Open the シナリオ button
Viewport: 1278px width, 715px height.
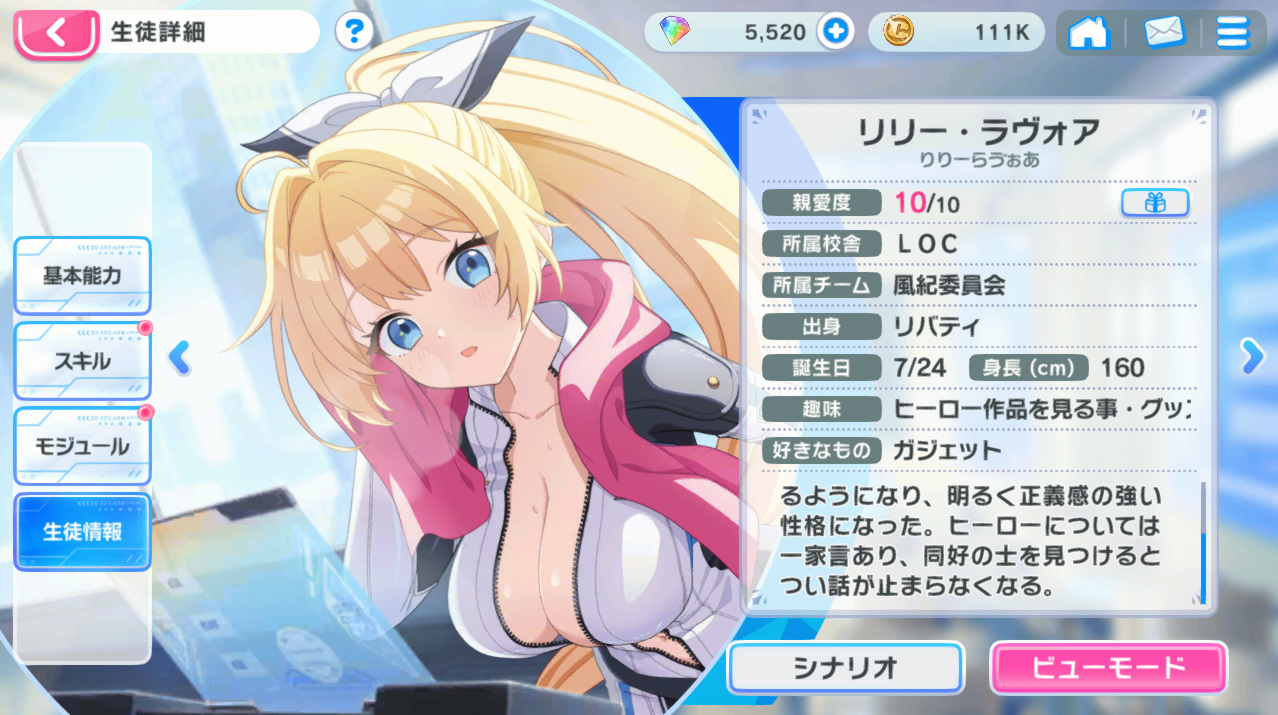tap(845, 668)
